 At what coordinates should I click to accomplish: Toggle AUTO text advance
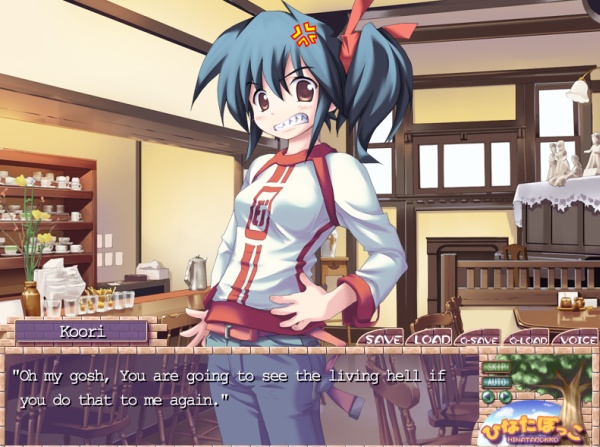click(496, 382)
